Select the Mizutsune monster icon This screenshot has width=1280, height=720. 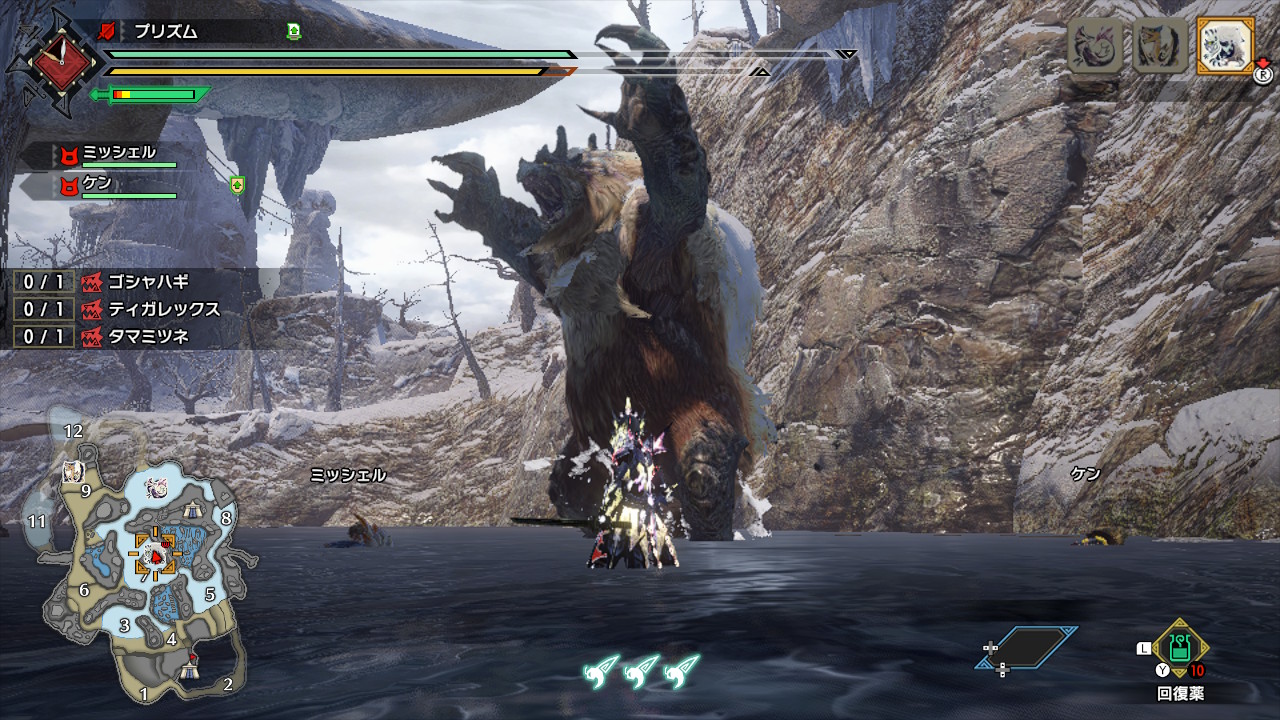point(1096,45)
